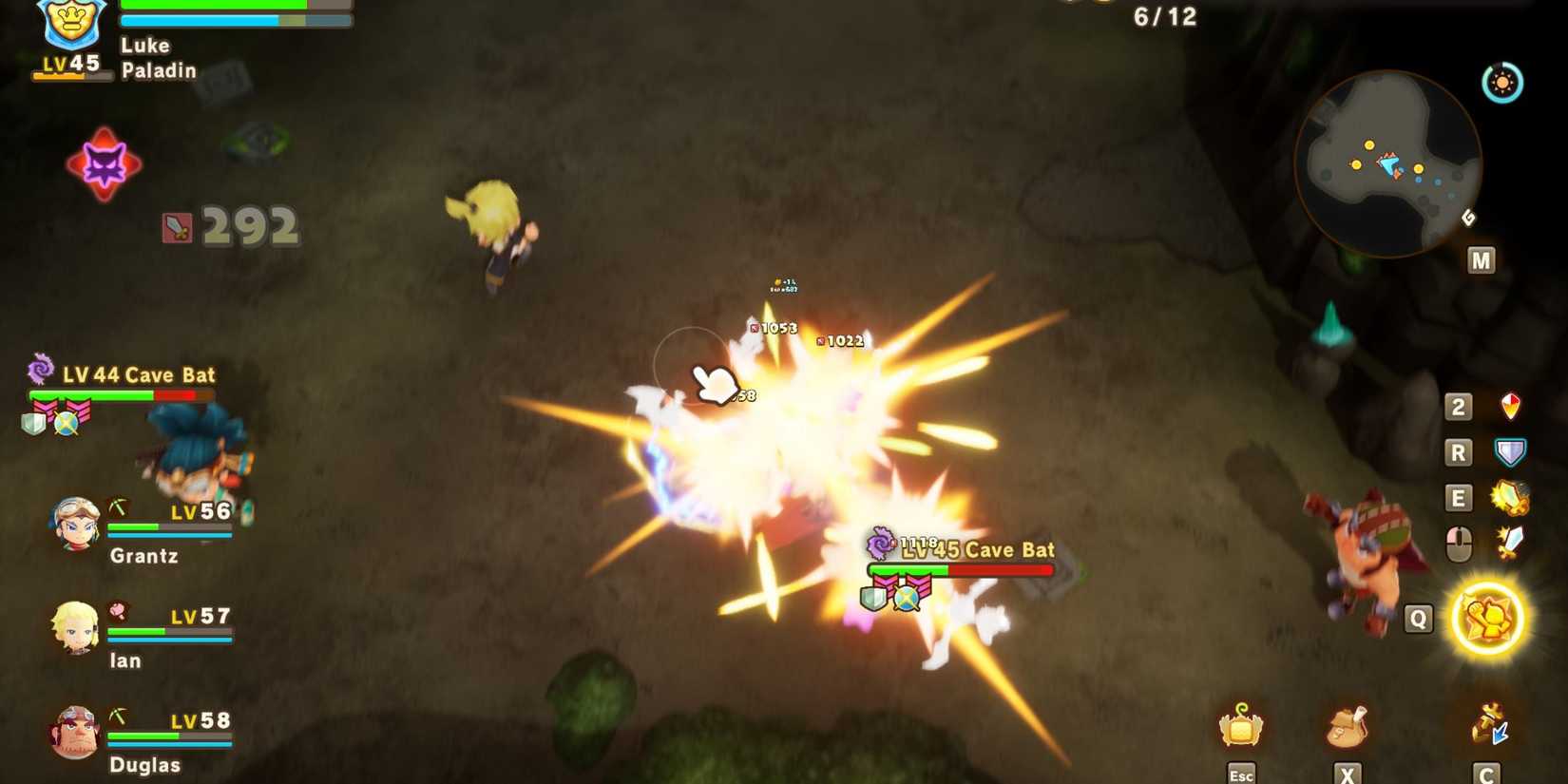
Task: Click the red gem skill icon next to key 2
Action: pyautogui.click(x=1509, y=407)
